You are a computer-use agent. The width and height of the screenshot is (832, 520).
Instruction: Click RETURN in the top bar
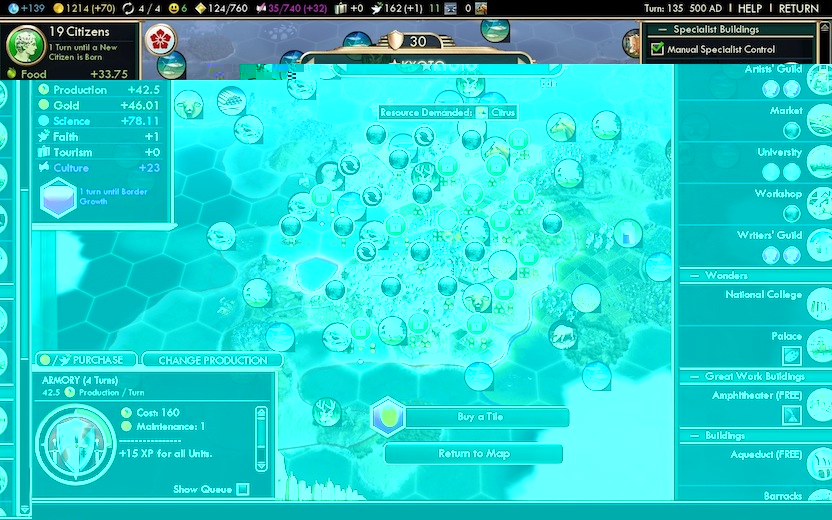[x=798, y=8]
